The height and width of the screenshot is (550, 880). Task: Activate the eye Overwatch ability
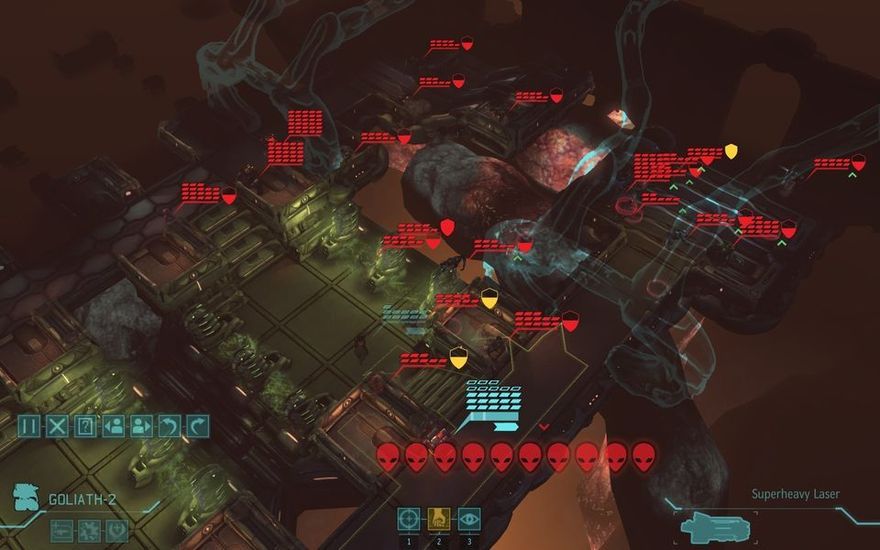pos(469,518)
